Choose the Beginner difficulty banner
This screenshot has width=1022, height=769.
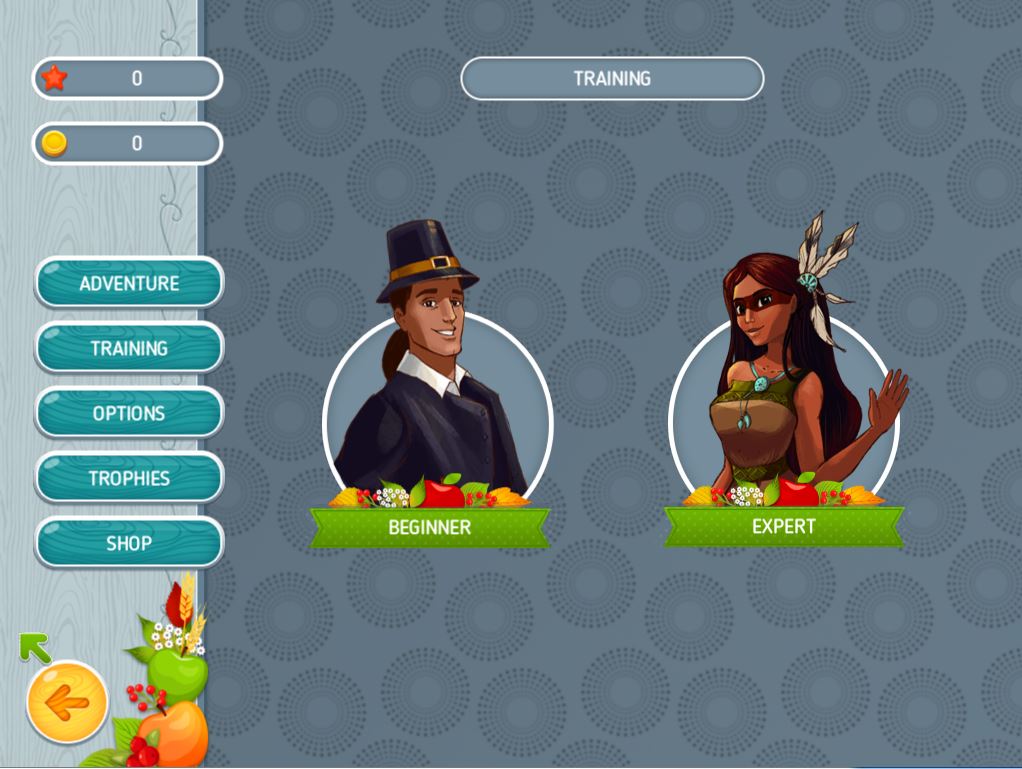click(430, 527)
